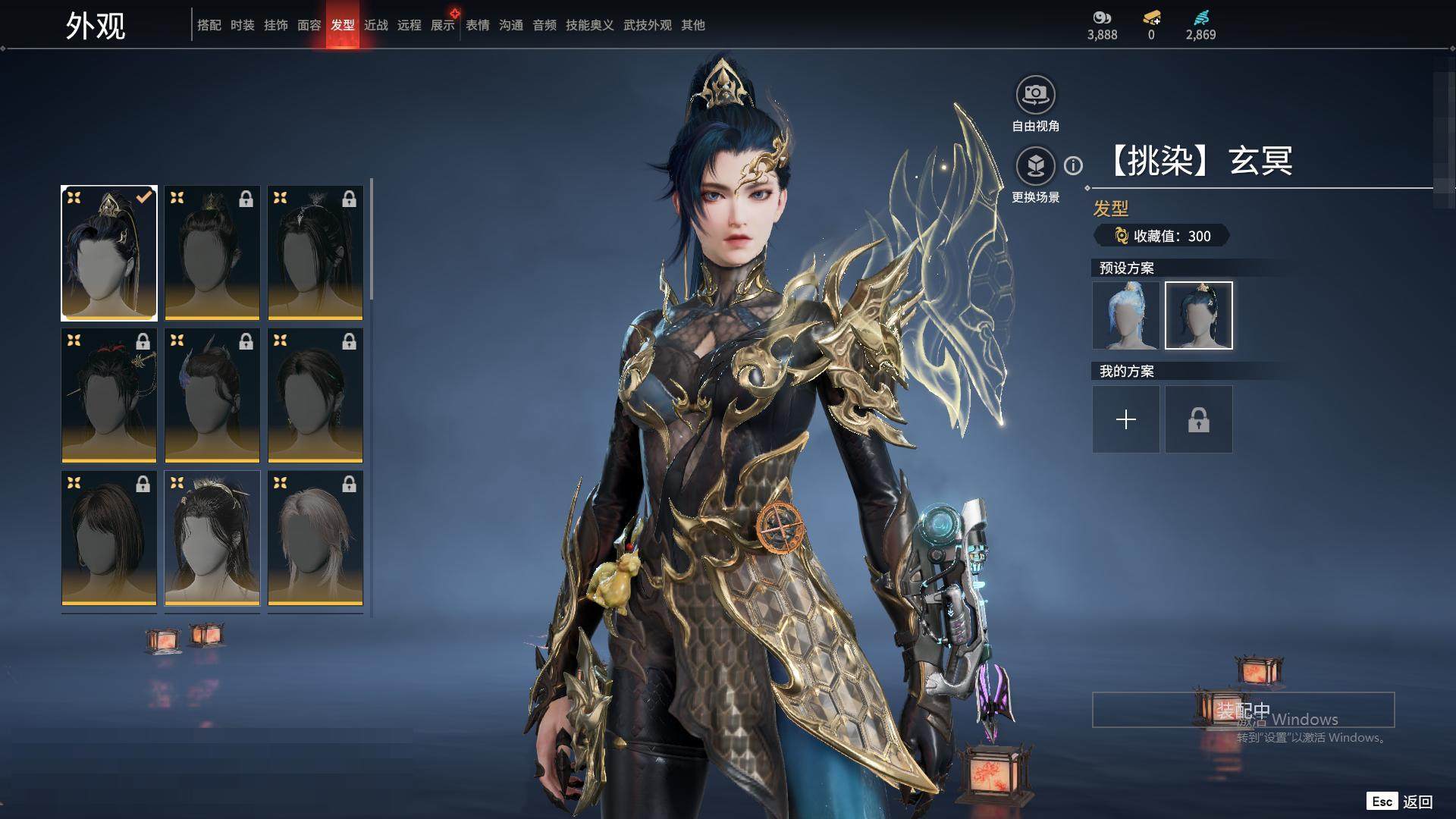The image size is (1456, 819).
Task: Open the 技能奥义 tab
Action: click(589, 25)
